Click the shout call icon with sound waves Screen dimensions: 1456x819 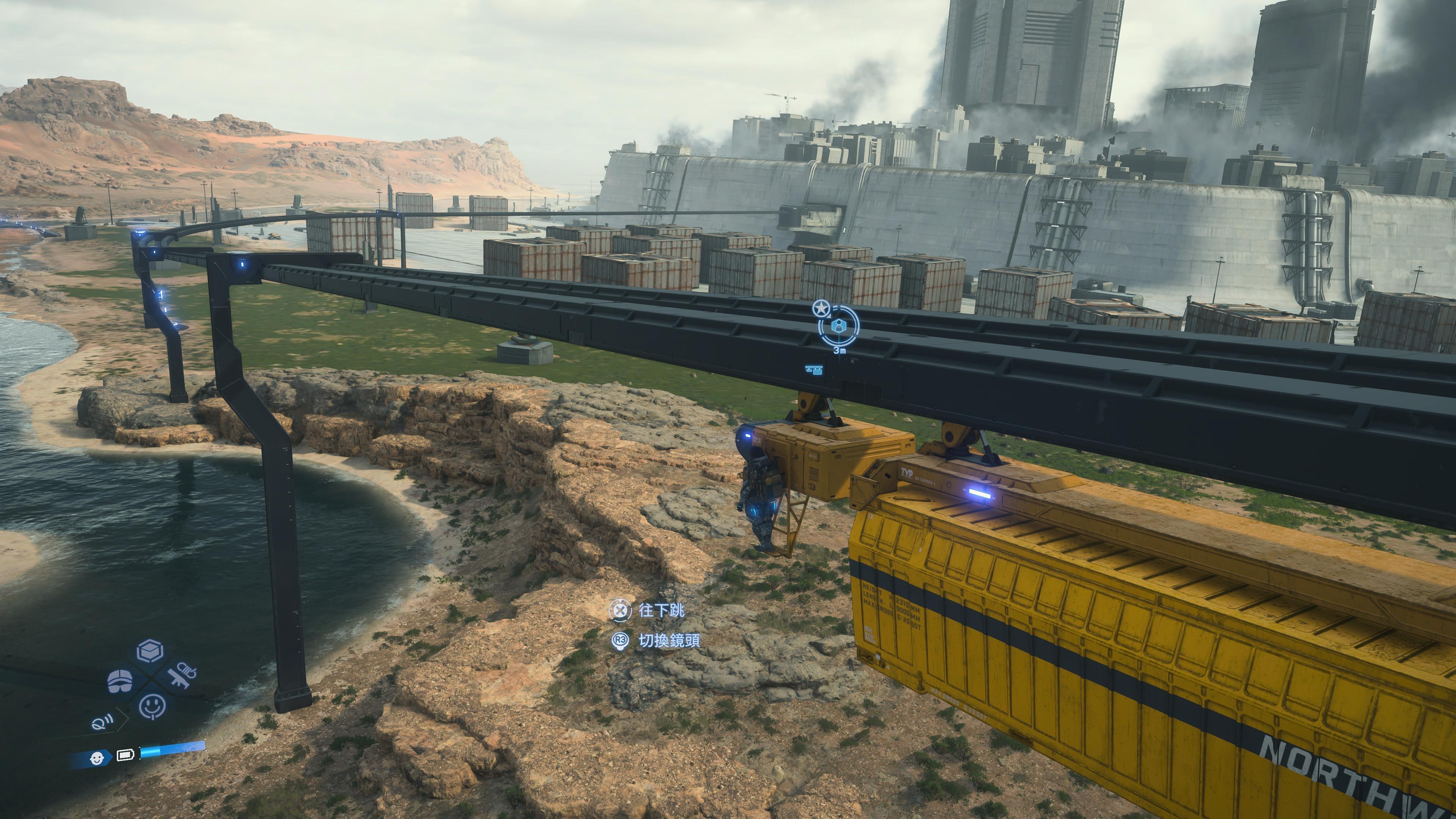point(102,722)
